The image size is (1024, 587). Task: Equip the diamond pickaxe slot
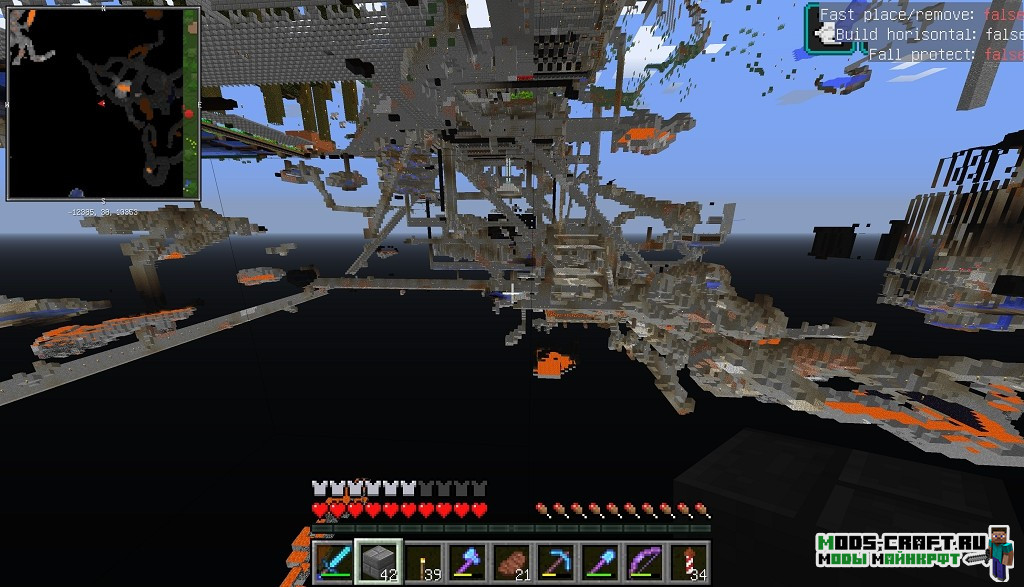click(x=555, y=560)
